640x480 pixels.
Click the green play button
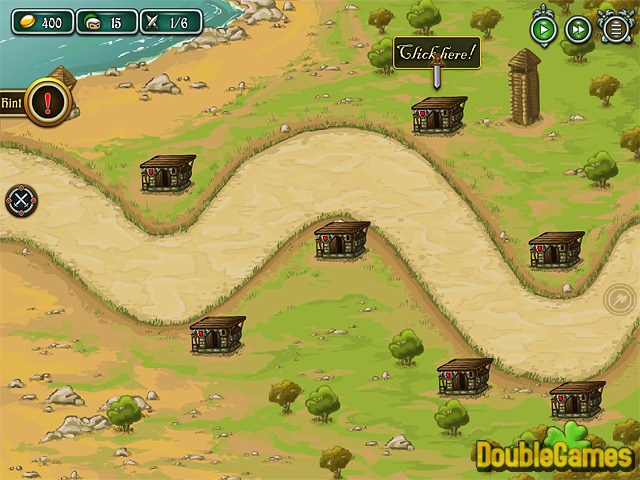tap(544, 29)
